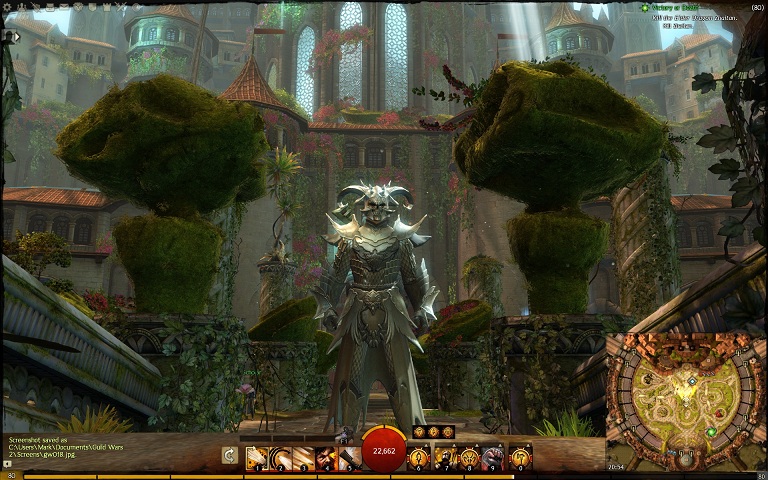Activate the shouting face skill

[325, 458]
